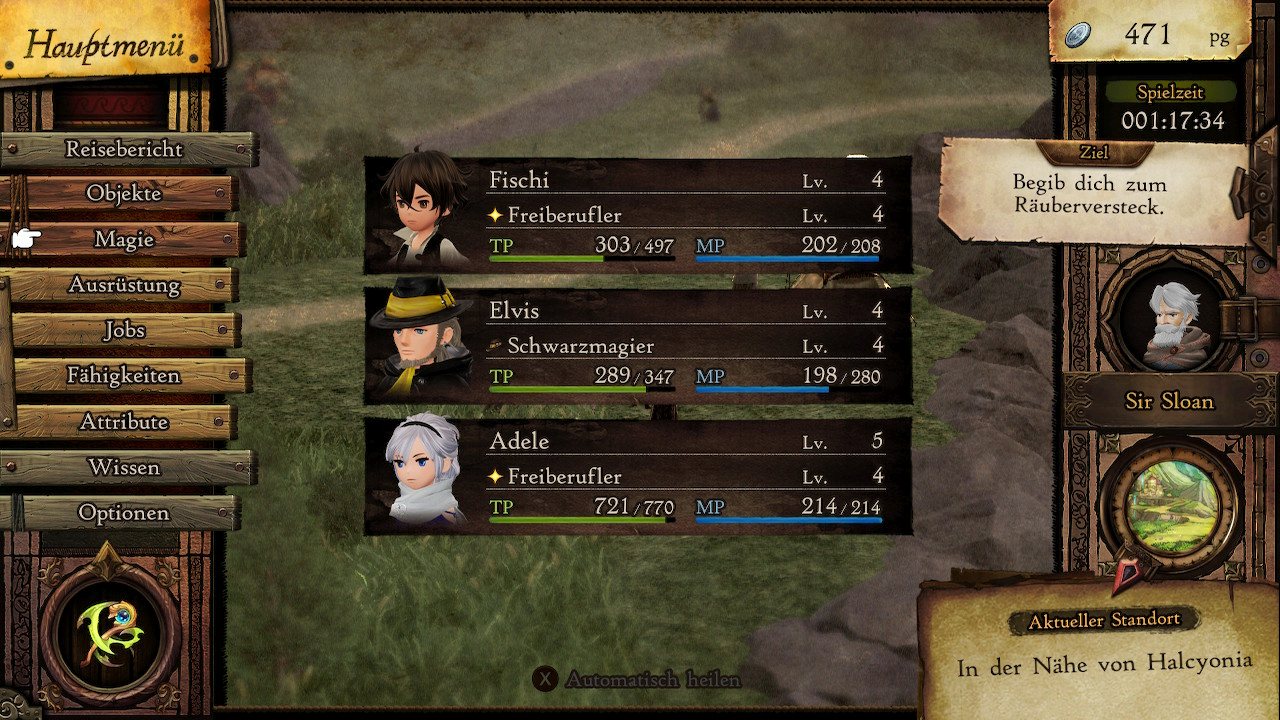Show the Attribute screen
The image size is (1280, 720).
point(124,422)
